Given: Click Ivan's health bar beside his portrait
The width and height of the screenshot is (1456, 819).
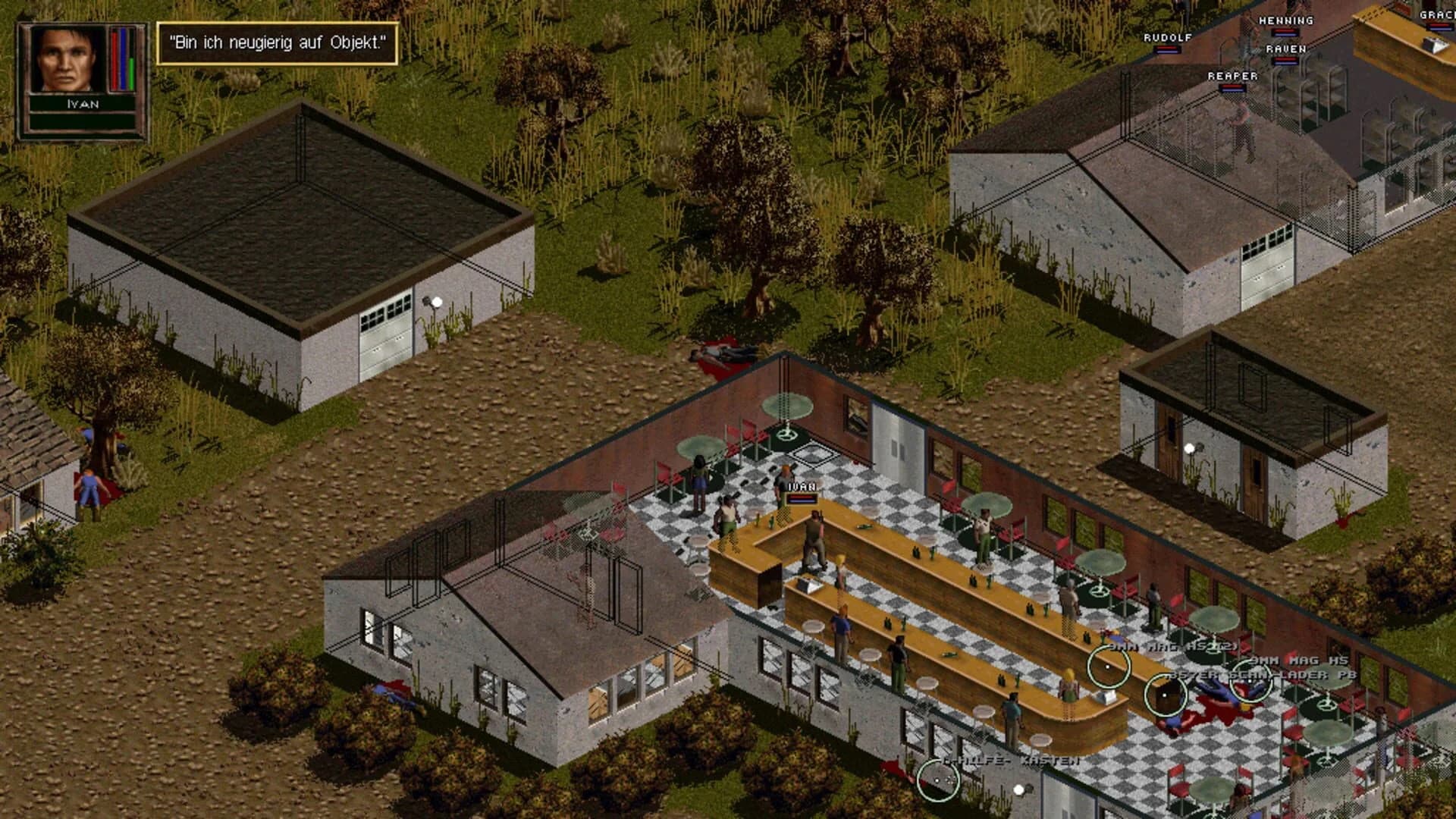Looking at the screenshot, I should tap(121, 57).
